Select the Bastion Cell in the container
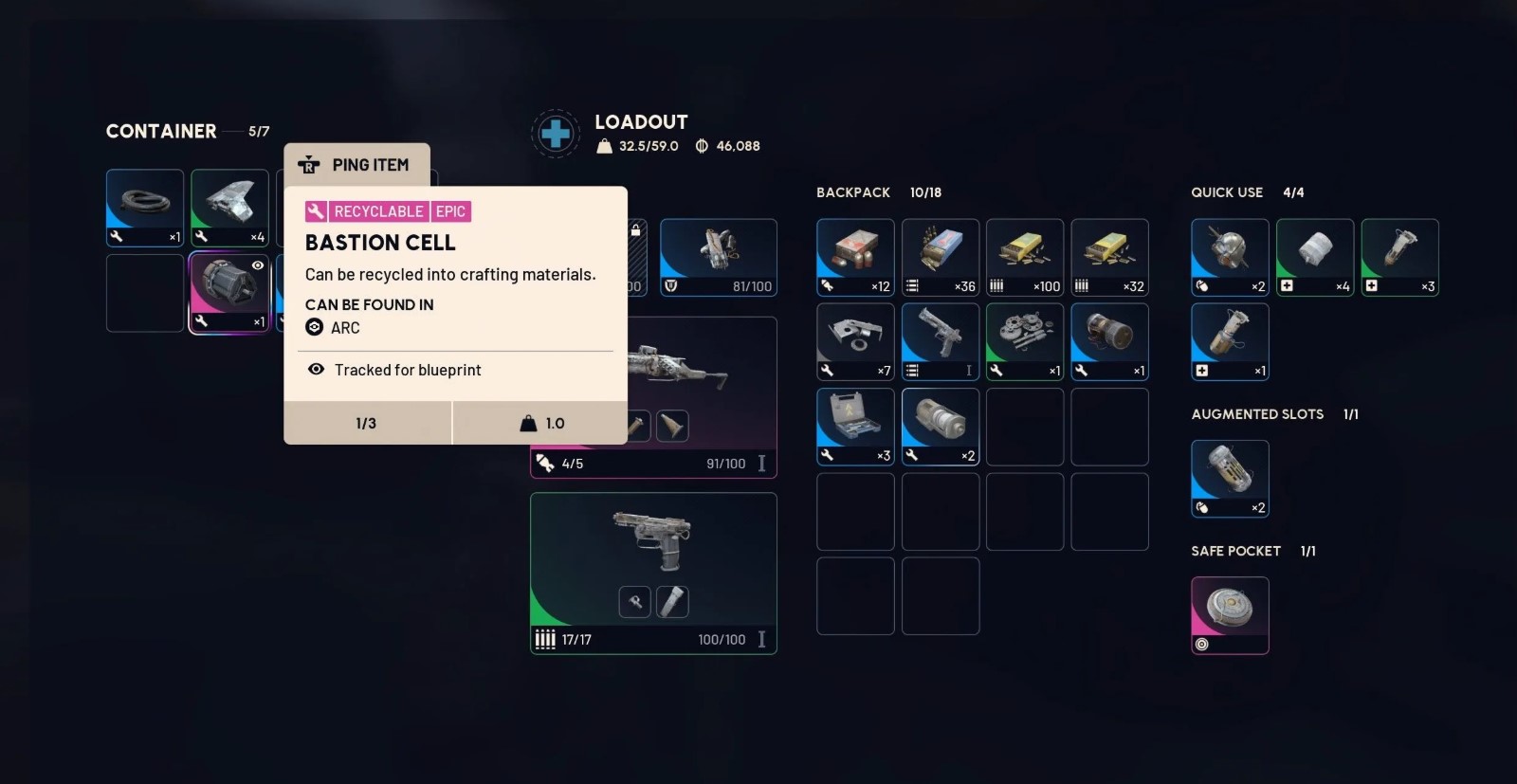This screenshot has width=1517, height=784. (x=229, y=293)
